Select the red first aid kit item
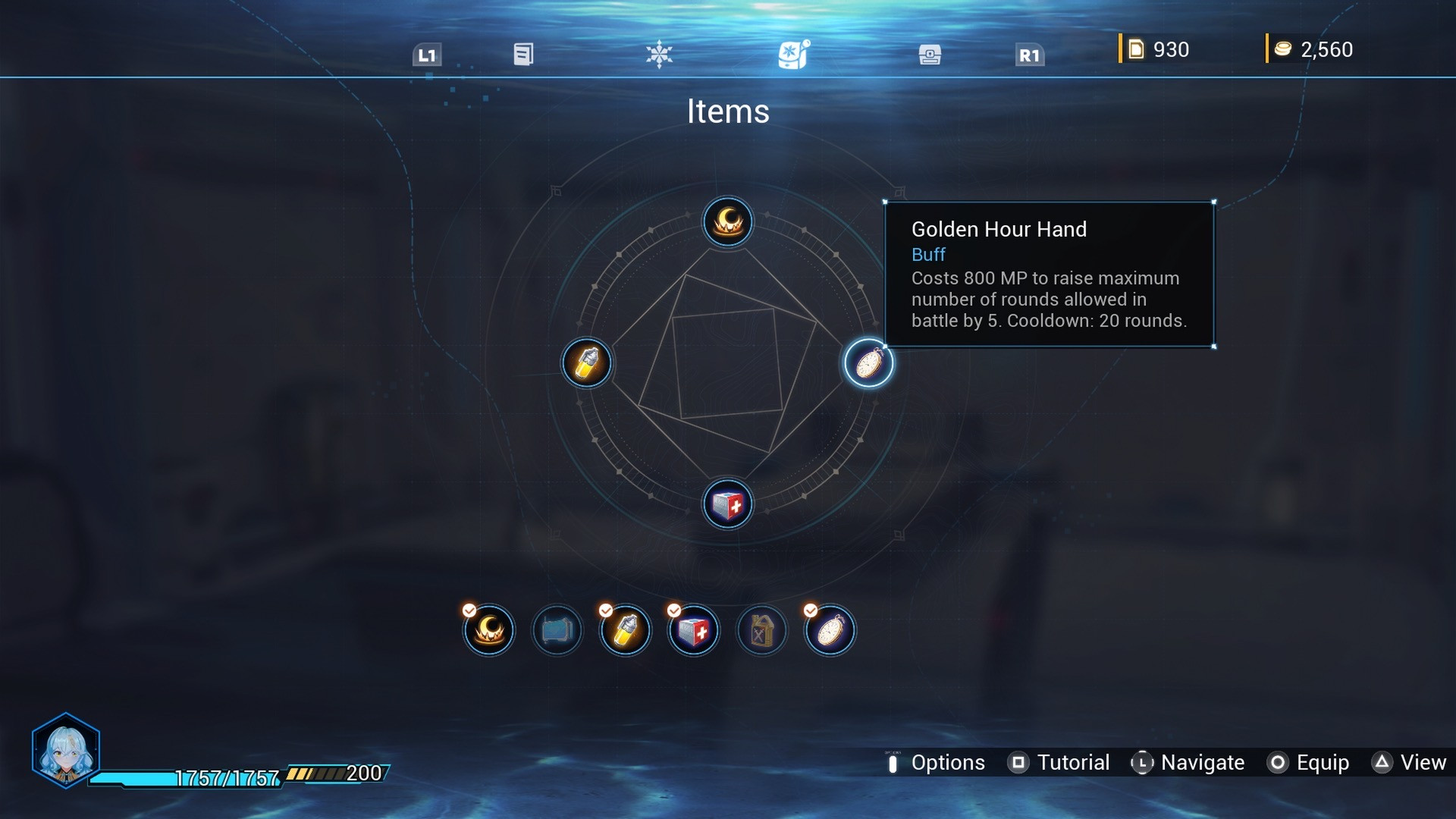 click(727, 504)
